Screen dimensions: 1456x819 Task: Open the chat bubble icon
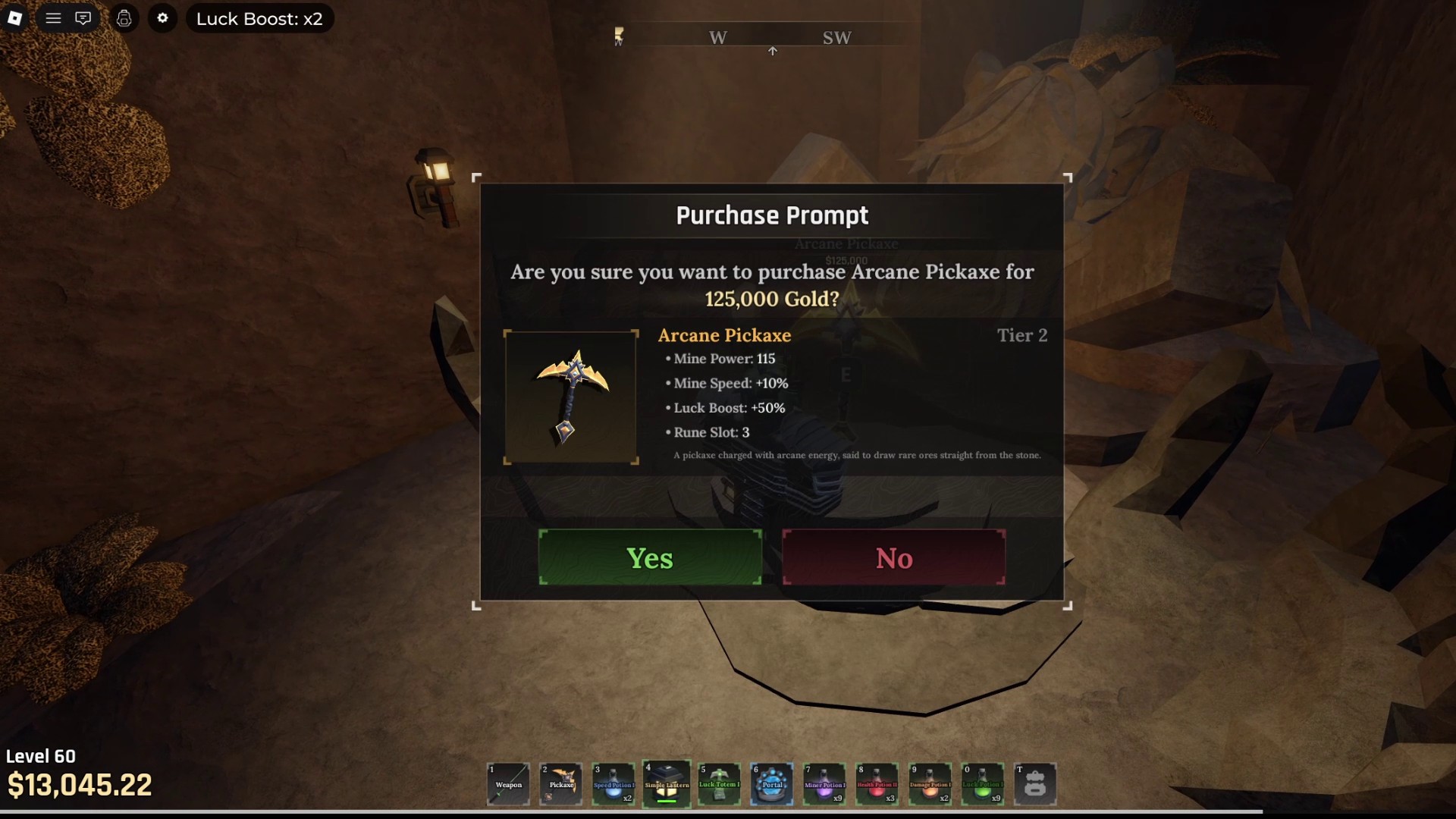point(83,18)
